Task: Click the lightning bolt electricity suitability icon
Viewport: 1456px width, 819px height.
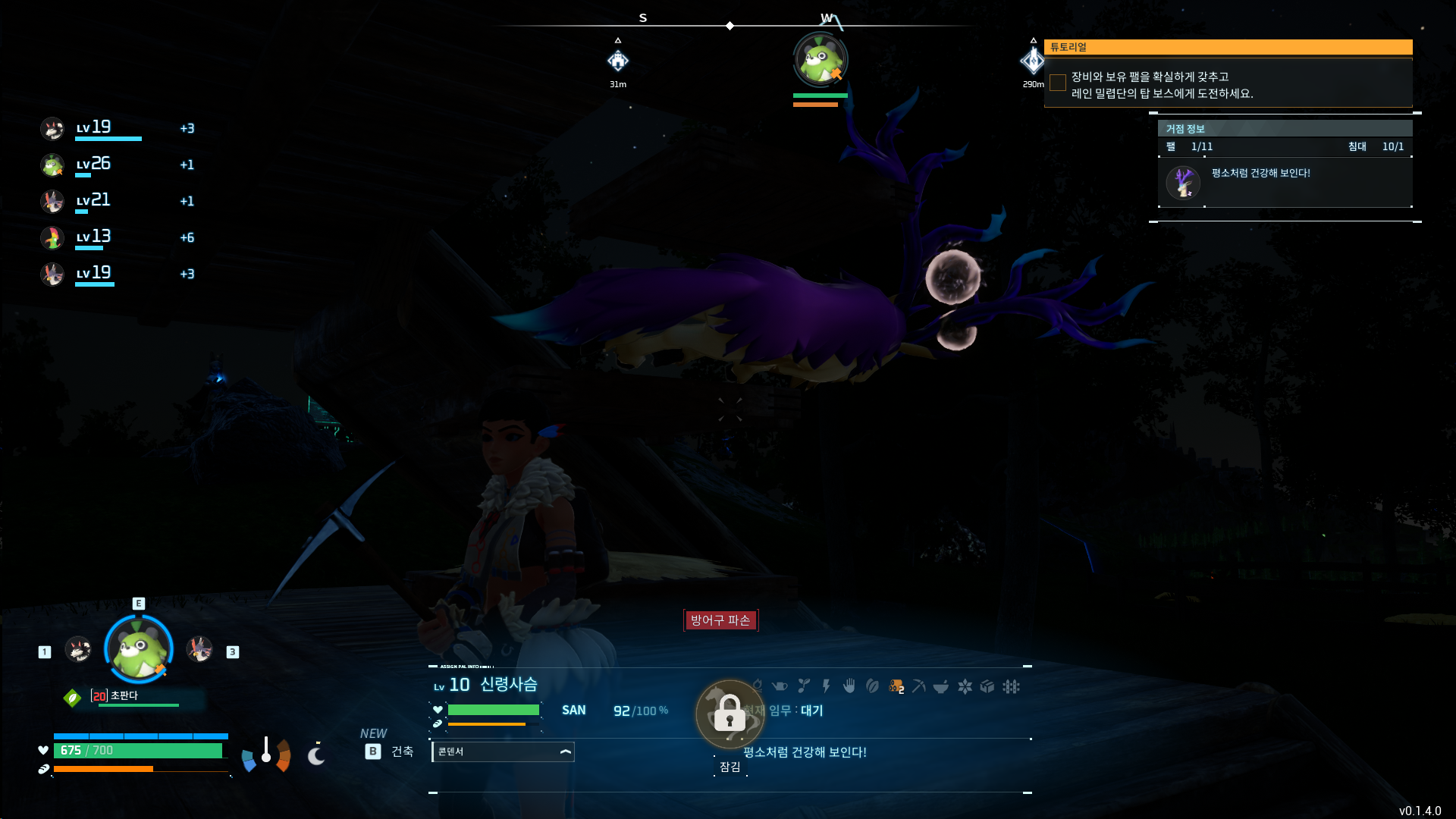Action: coord(827,686)
